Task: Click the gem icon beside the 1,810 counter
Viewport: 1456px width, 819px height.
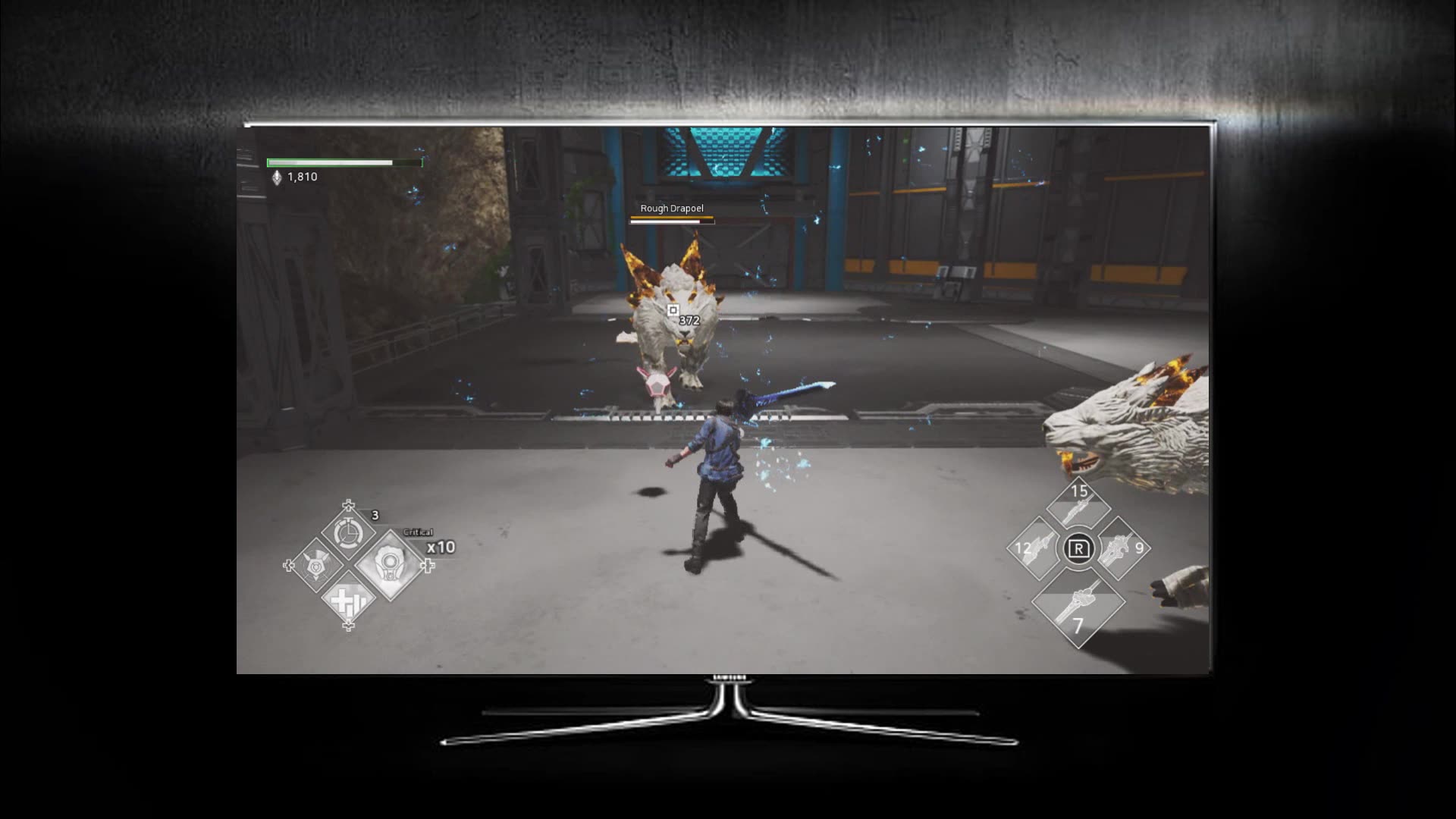Action: [x=276, y=176]
